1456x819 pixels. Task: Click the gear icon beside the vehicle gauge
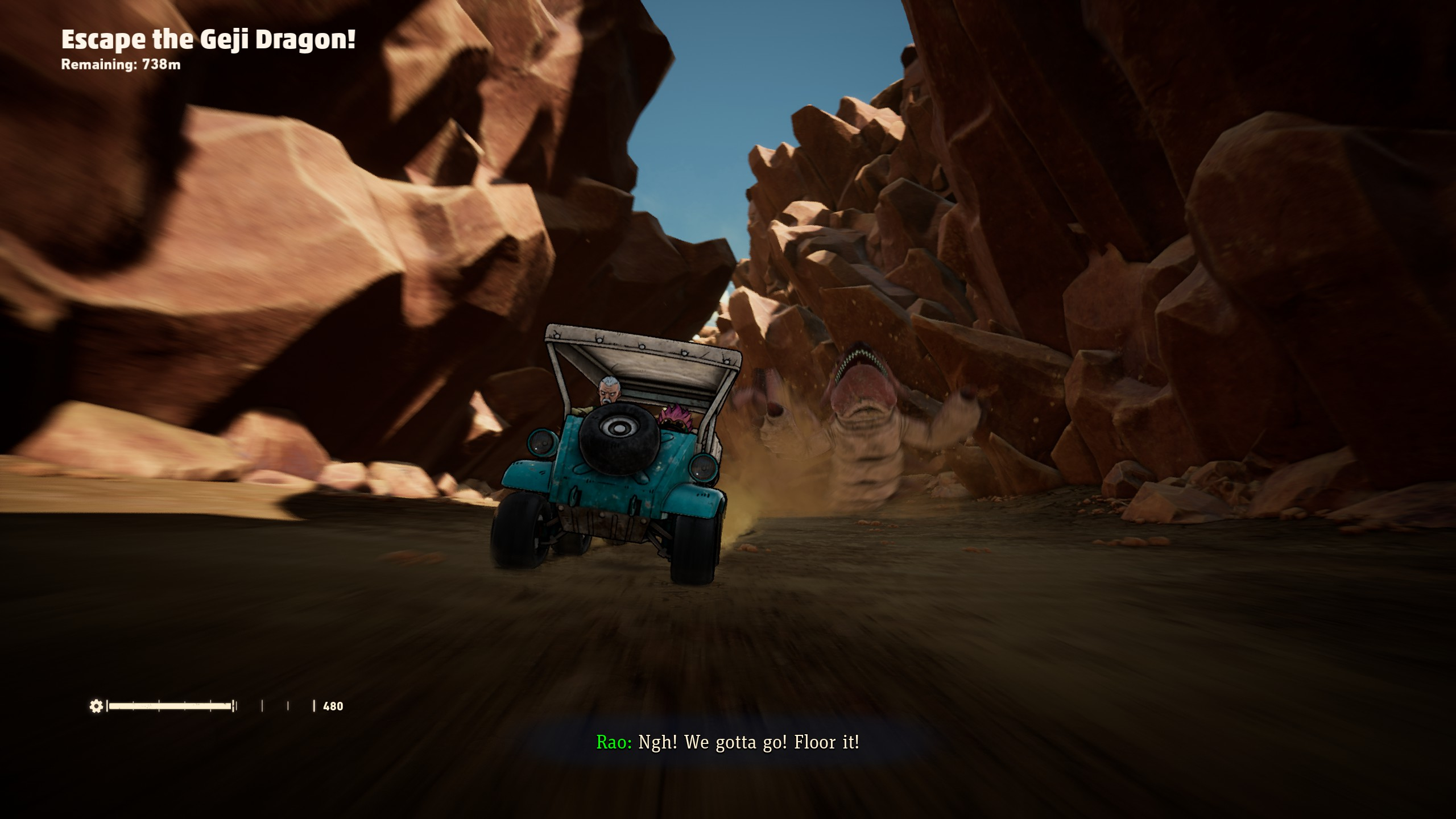click(96, 706)
